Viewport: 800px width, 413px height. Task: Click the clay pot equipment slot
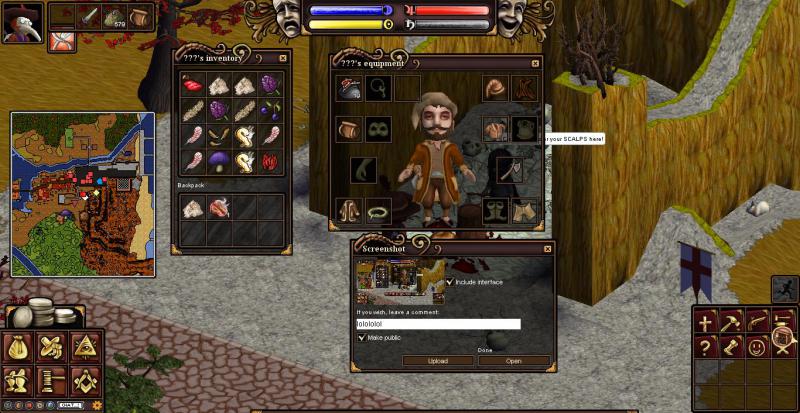[349, 130]
